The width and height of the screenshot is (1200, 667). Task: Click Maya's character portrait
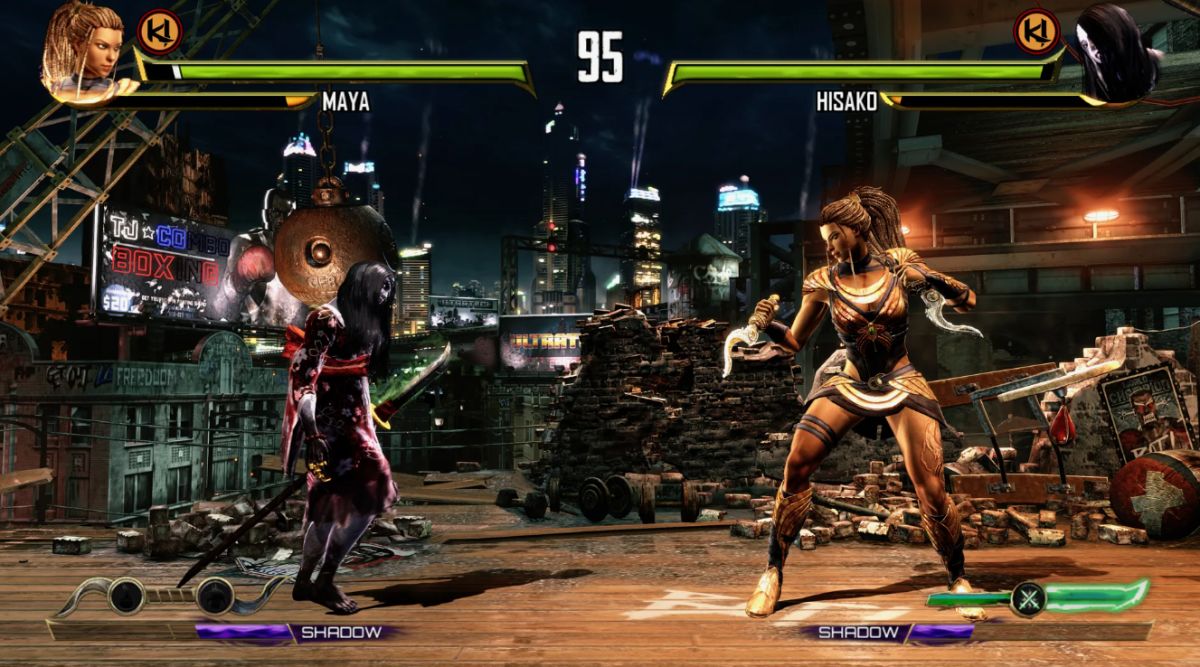(x=82, y=50)
